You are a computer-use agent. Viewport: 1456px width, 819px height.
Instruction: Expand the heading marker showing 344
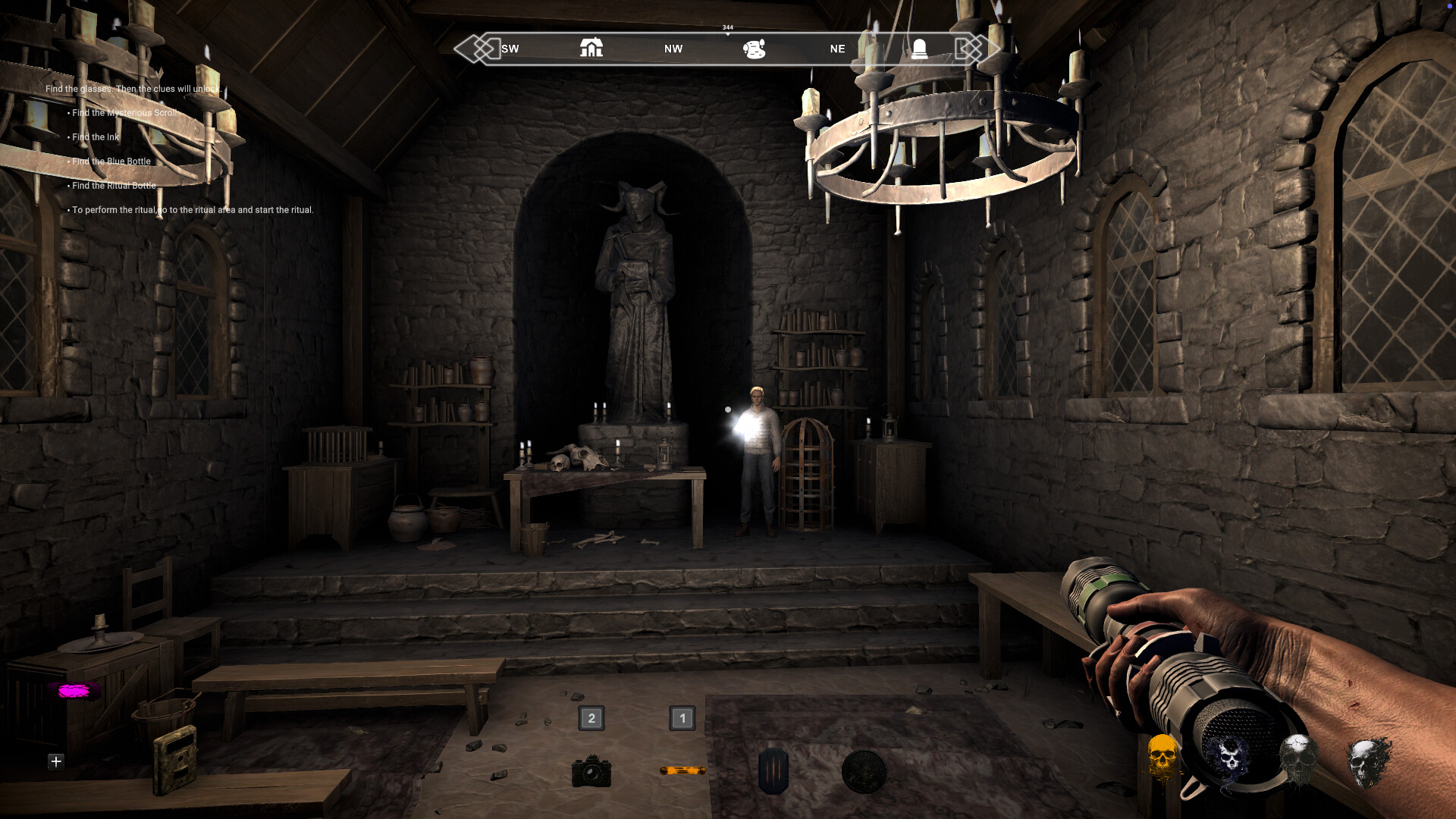[726, 27]
